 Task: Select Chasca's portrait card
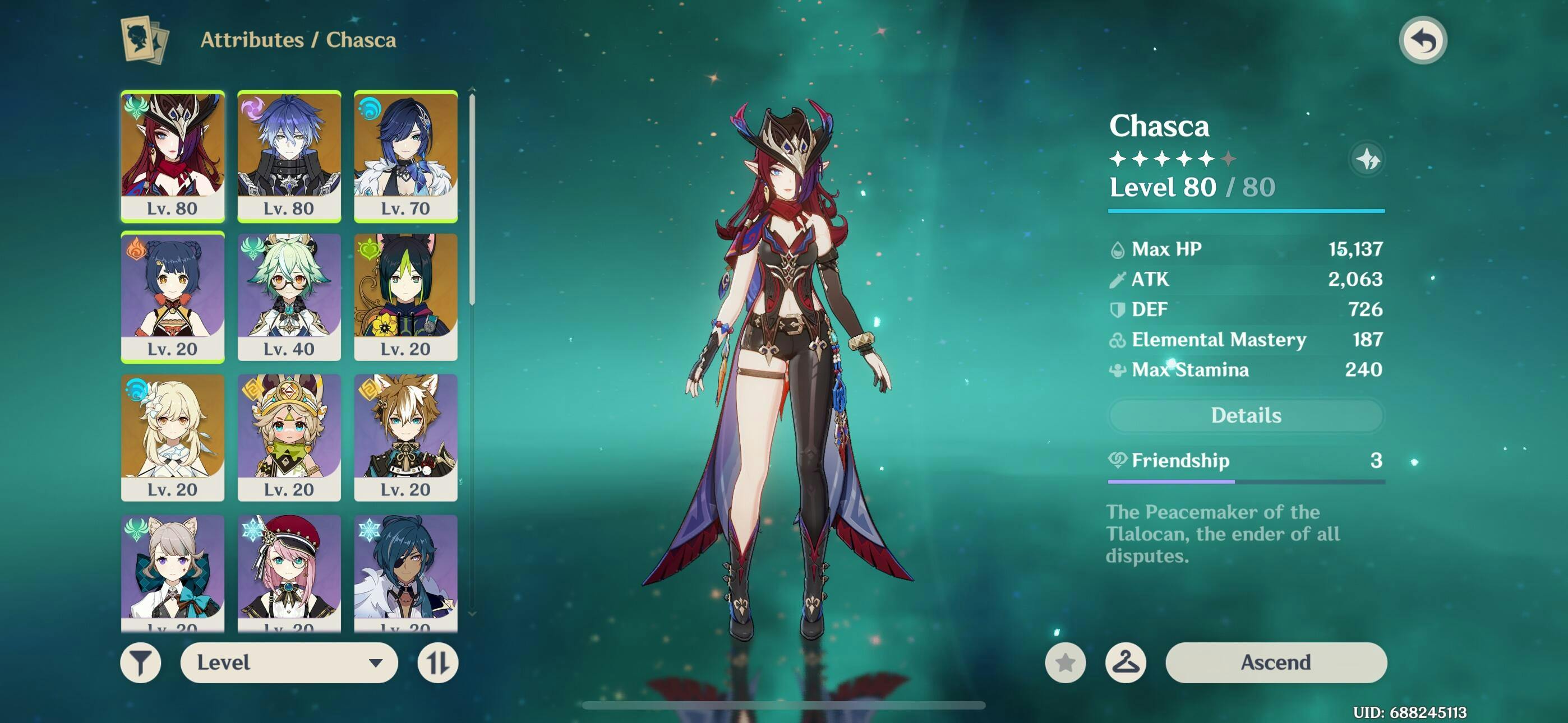click(x=172, y=155)
